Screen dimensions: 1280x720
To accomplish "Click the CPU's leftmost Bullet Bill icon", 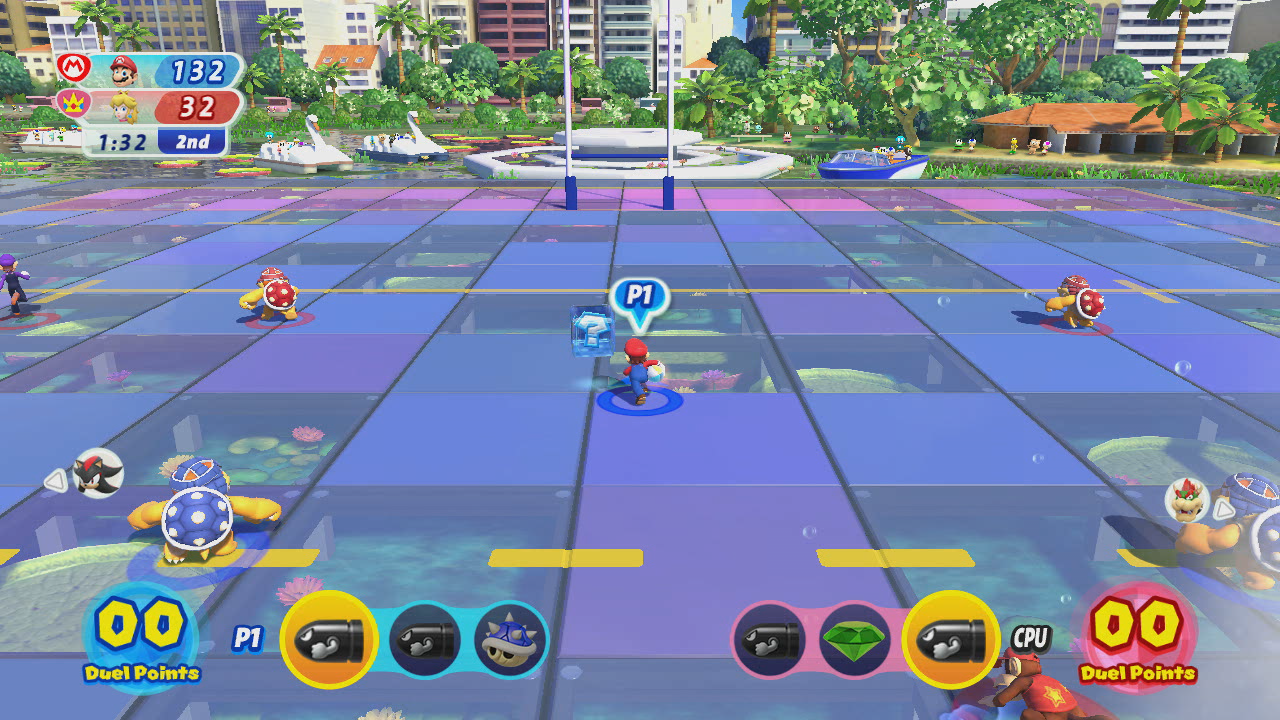I will tap(766, 640).
